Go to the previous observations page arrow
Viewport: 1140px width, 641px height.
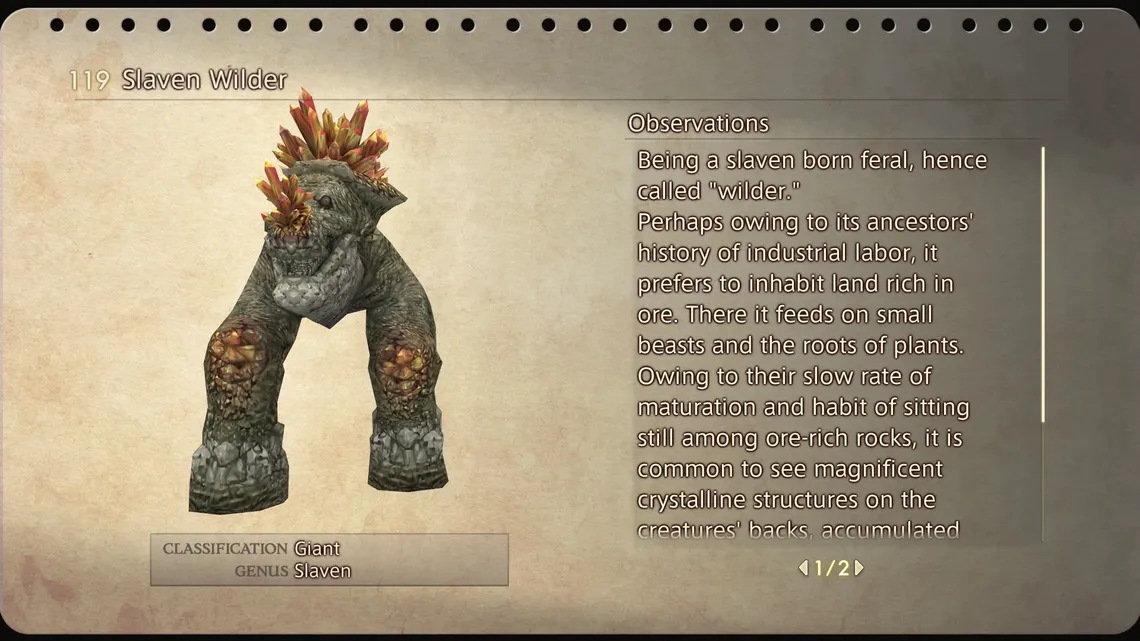pos(802,568)
